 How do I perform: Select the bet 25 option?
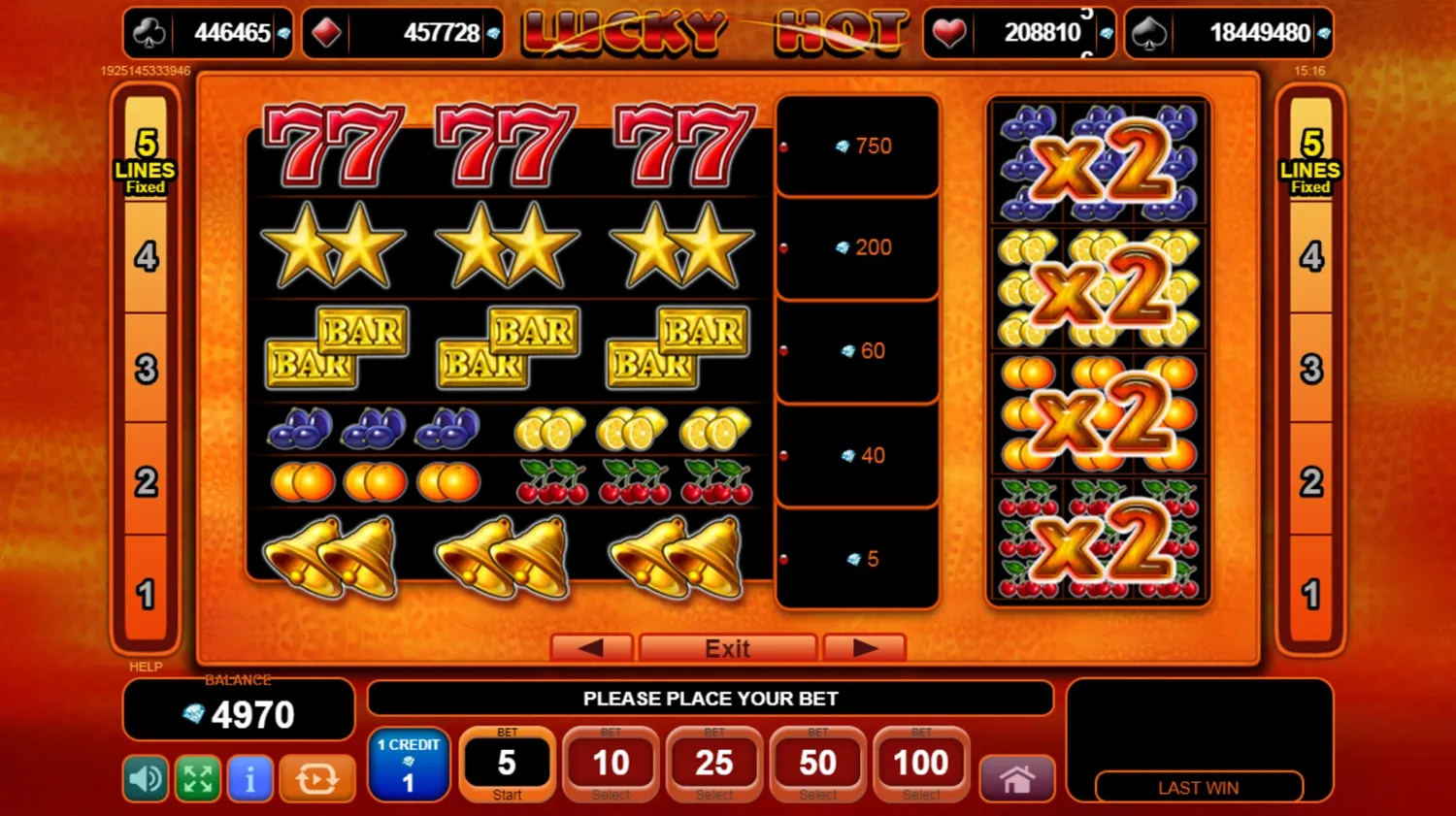713,764
